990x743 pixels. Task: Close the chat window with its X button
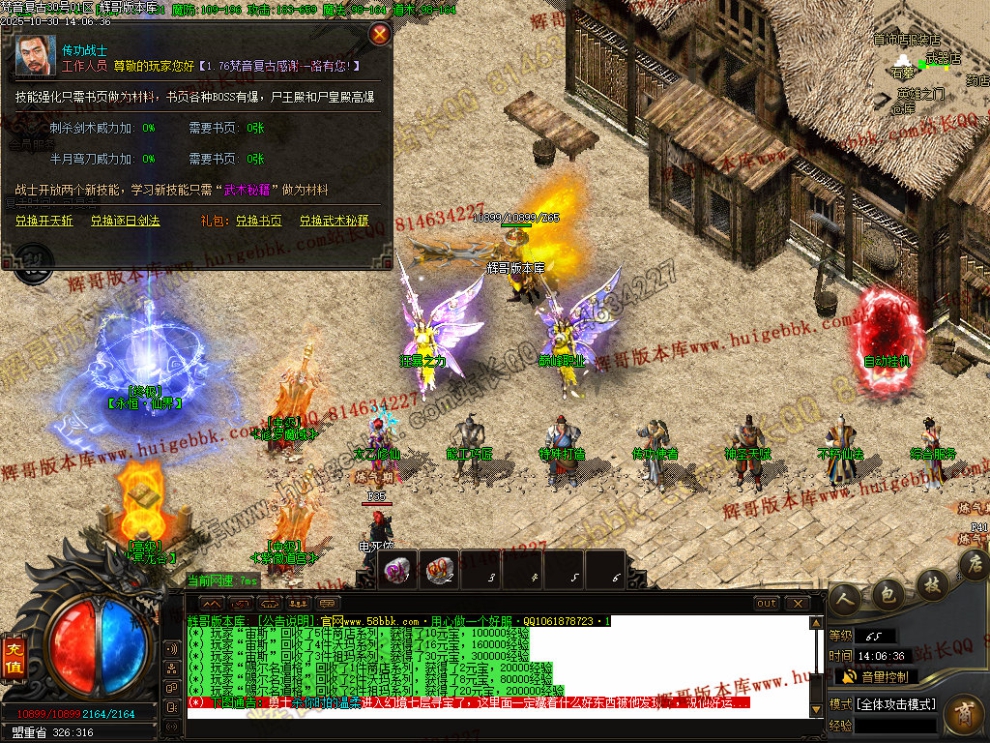point(797,604)
